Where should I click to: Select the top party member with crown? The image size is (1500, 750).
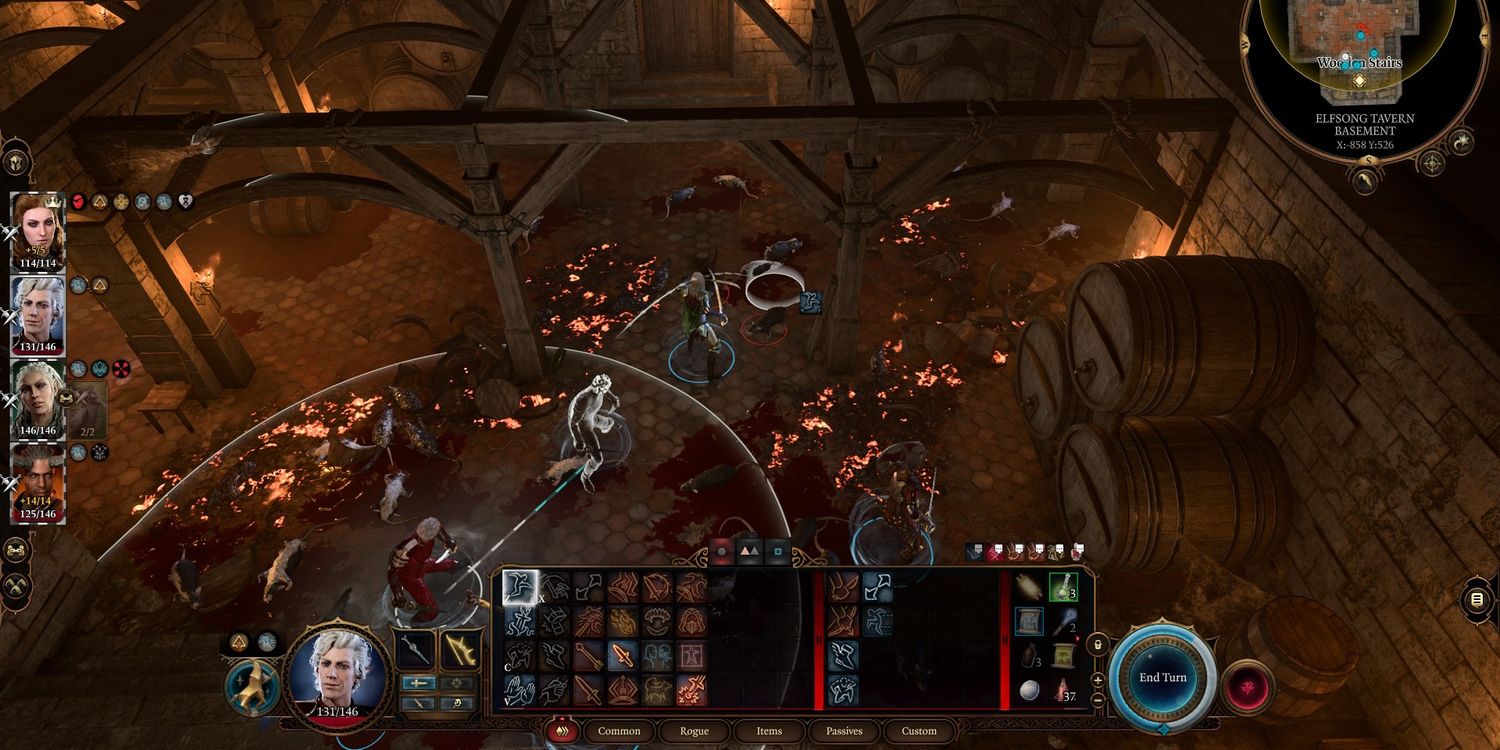[37, 224]
